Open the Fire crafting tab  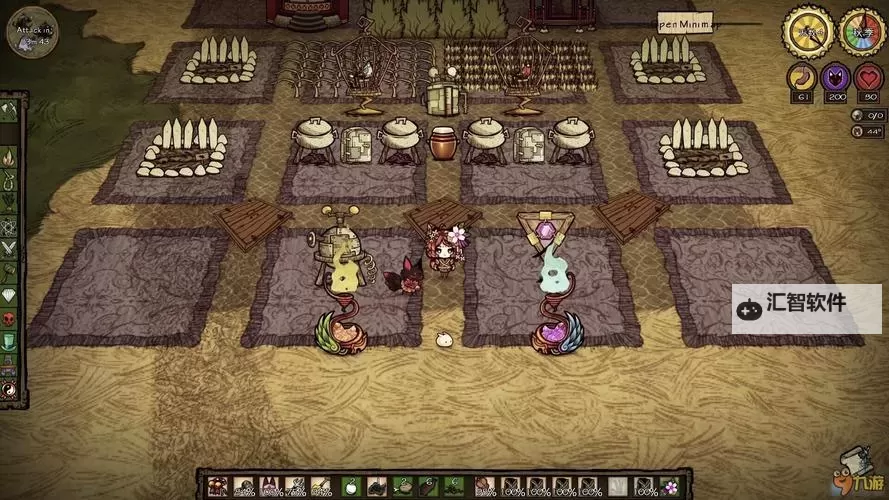click(9, 156)
